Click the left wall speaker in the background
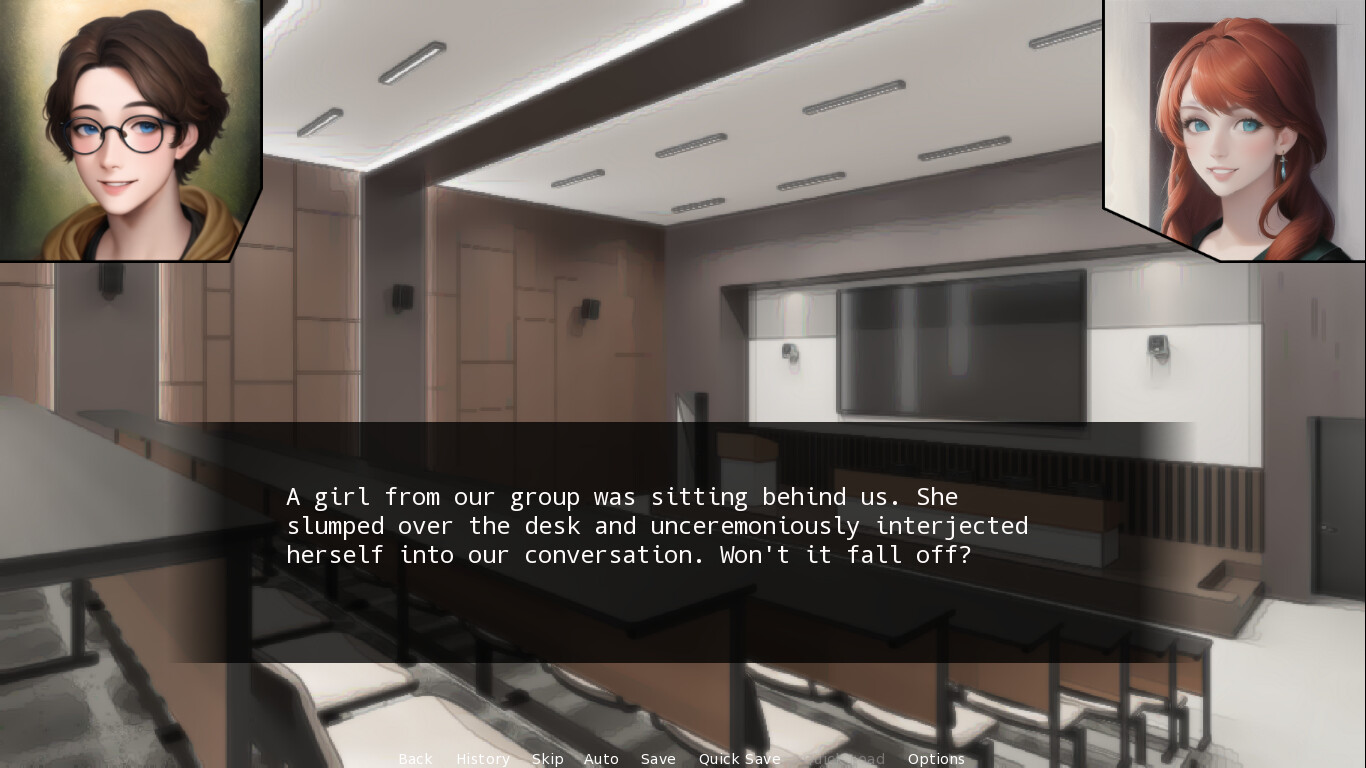 (402, 295)
